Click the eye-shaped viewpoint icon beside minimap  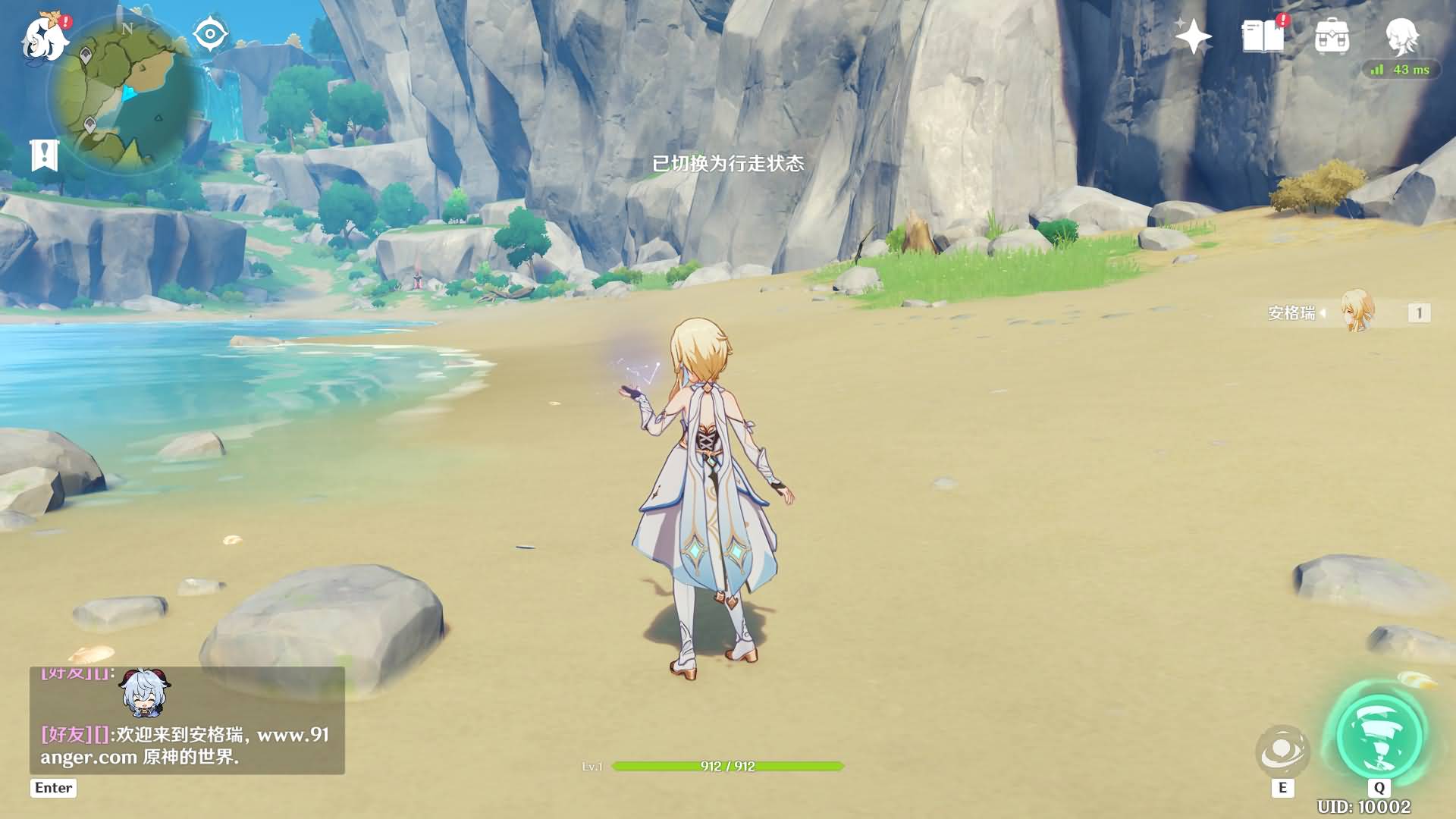[210, 33]
